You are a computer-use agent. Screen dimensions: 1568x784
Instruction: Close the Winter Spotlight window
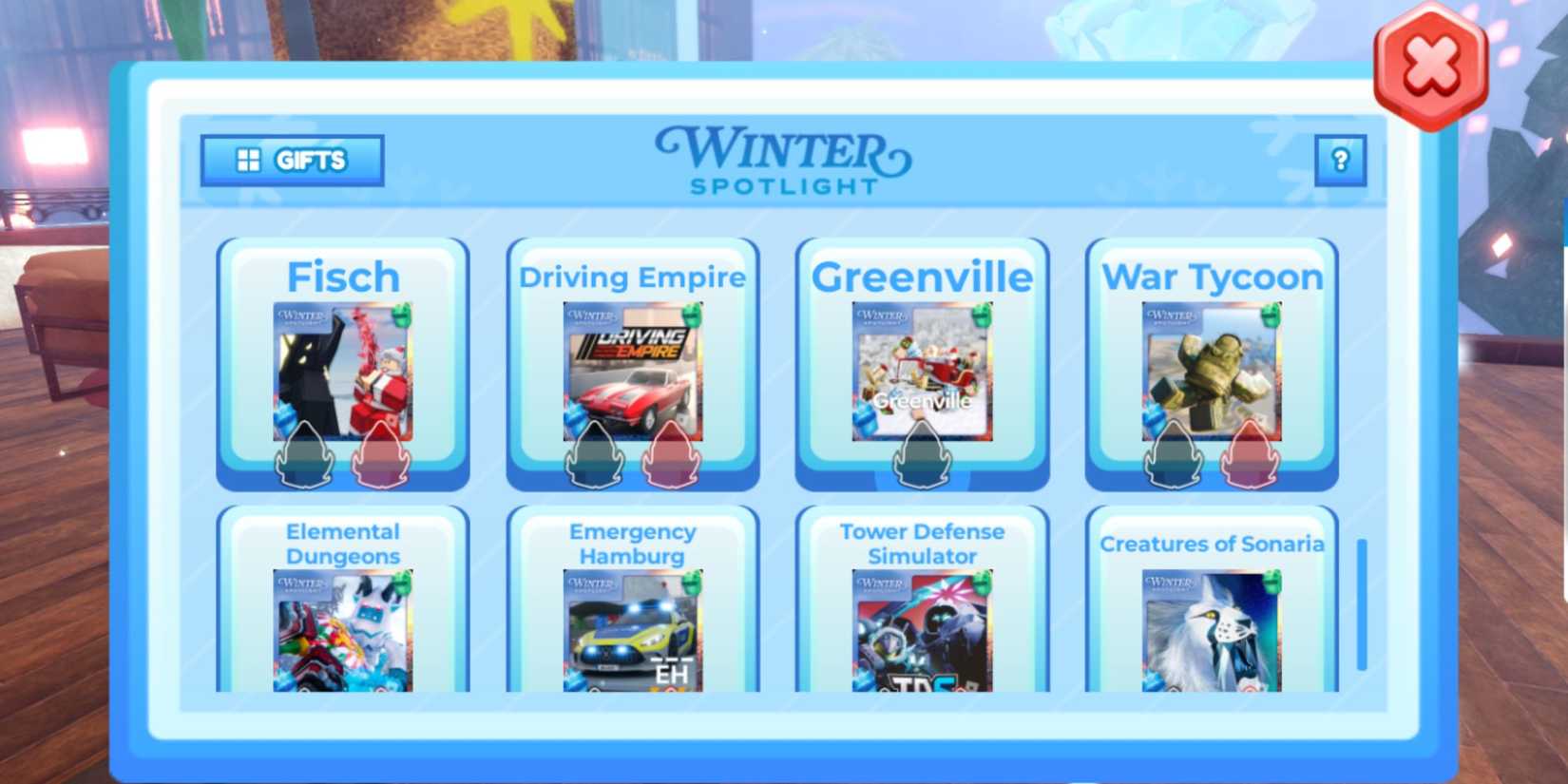pyautogui.click(x=1427, y=62)
